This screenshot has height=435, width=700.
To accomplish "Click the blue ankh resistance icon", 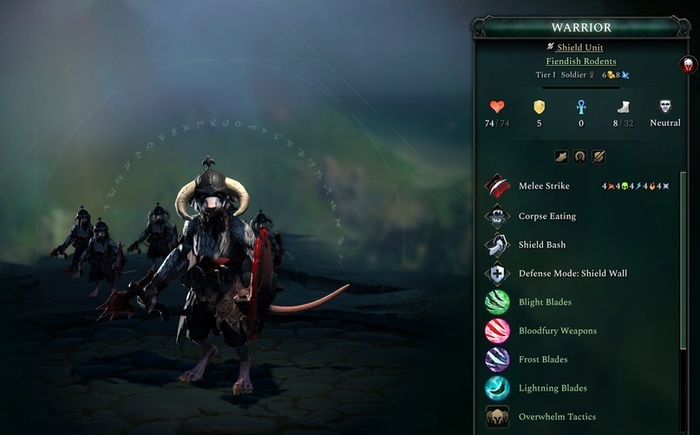I will (580, 107).
